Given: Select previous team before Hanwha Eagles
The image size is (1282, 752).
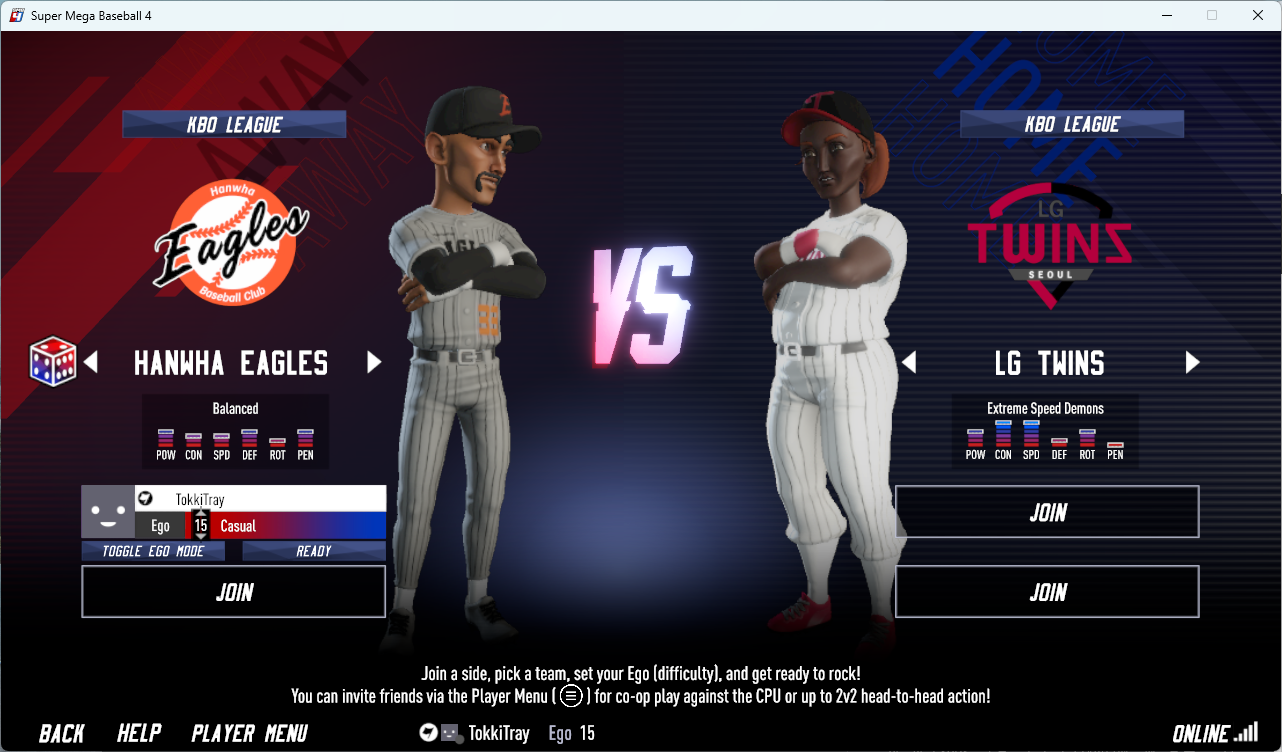Looking at the screenshot, I should (91, 362).
